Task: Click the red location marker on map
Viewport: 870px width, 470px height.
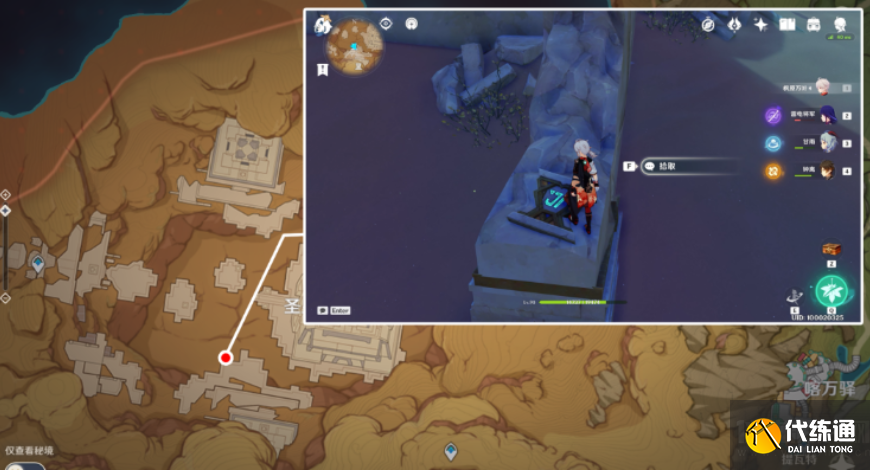Action: (225, 357)
